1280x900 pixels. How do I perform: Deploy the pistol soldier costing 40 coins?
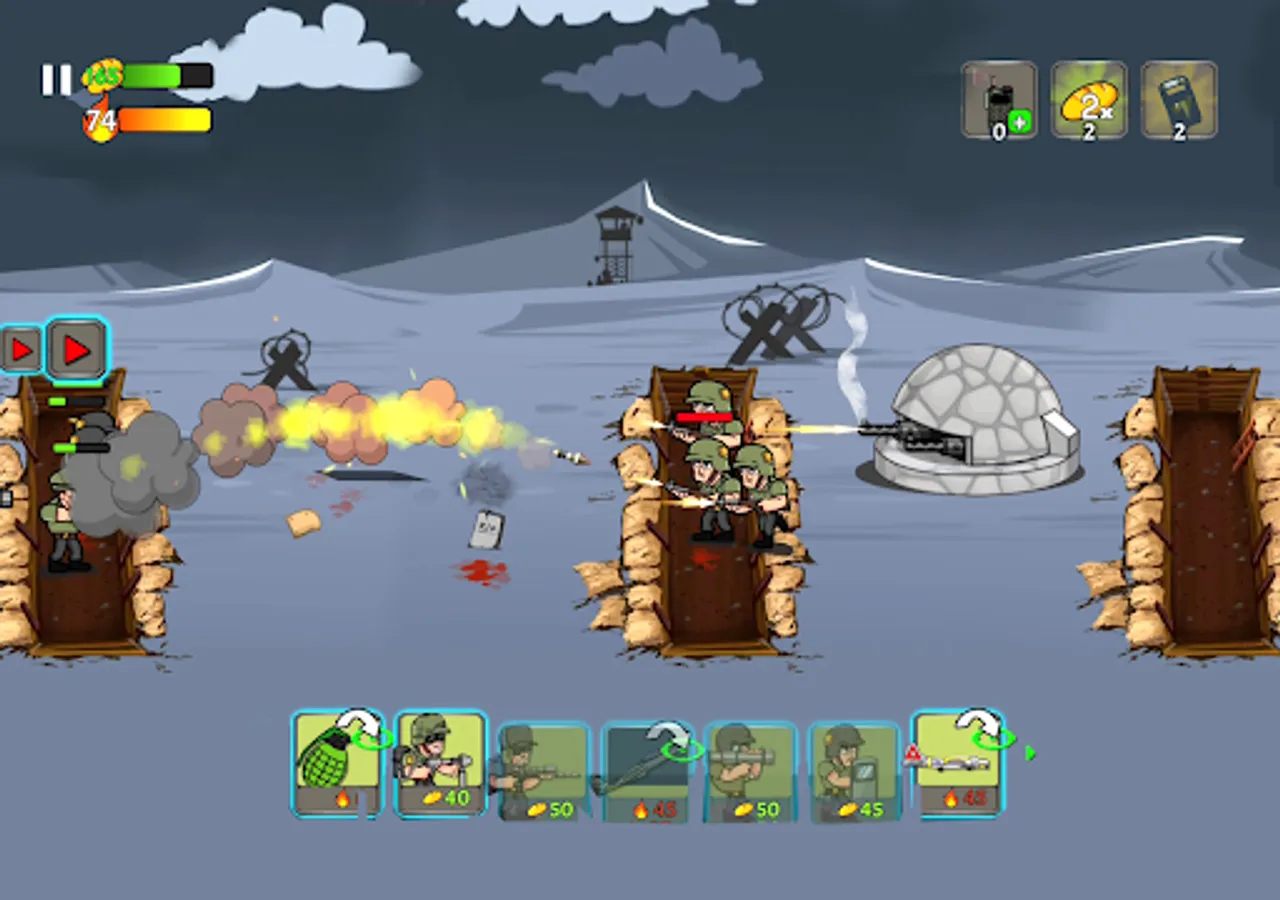pyautogui.click(x=440, y=765)
